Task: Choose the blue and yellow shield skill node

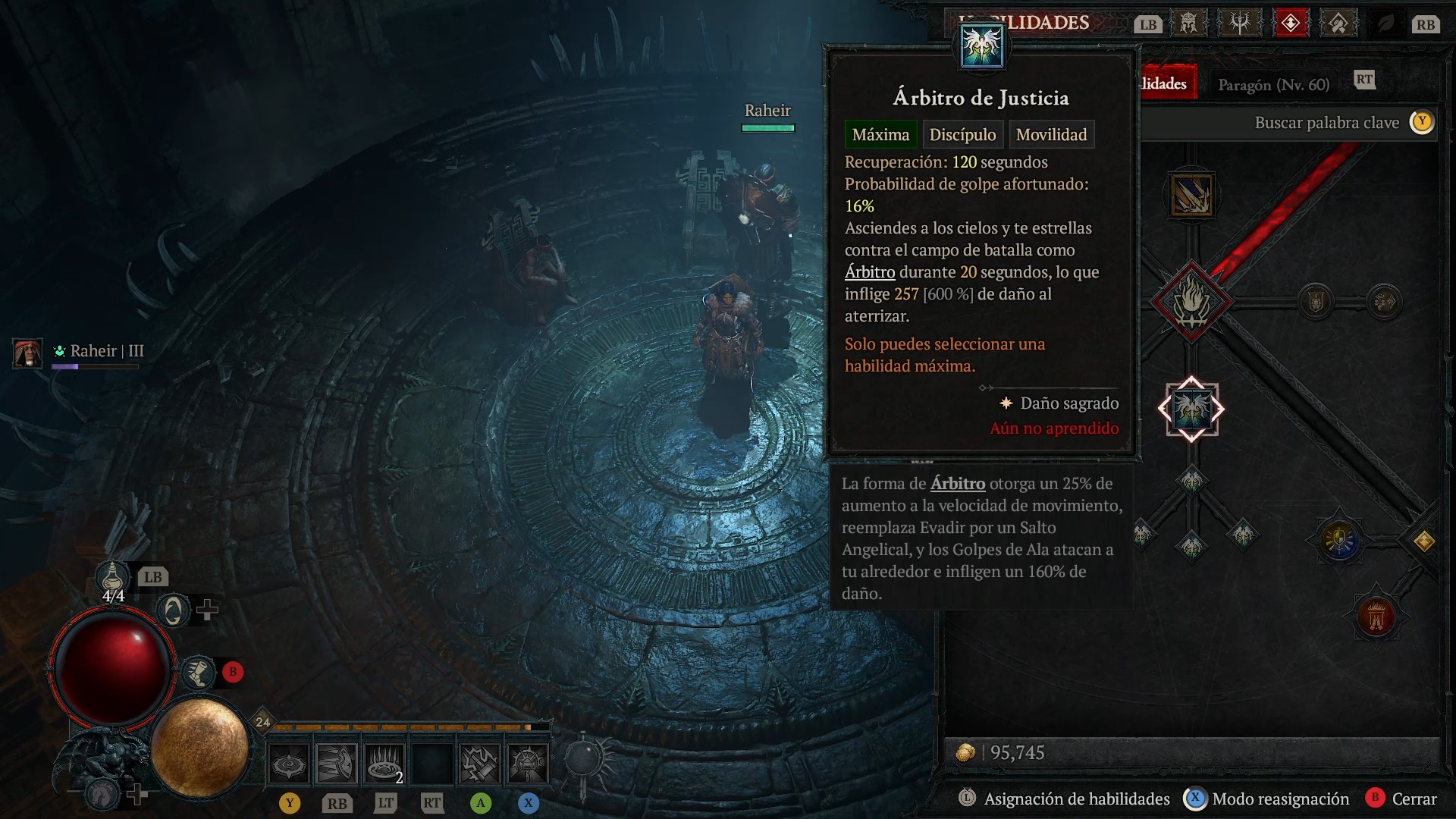Action: (1340, 540)
